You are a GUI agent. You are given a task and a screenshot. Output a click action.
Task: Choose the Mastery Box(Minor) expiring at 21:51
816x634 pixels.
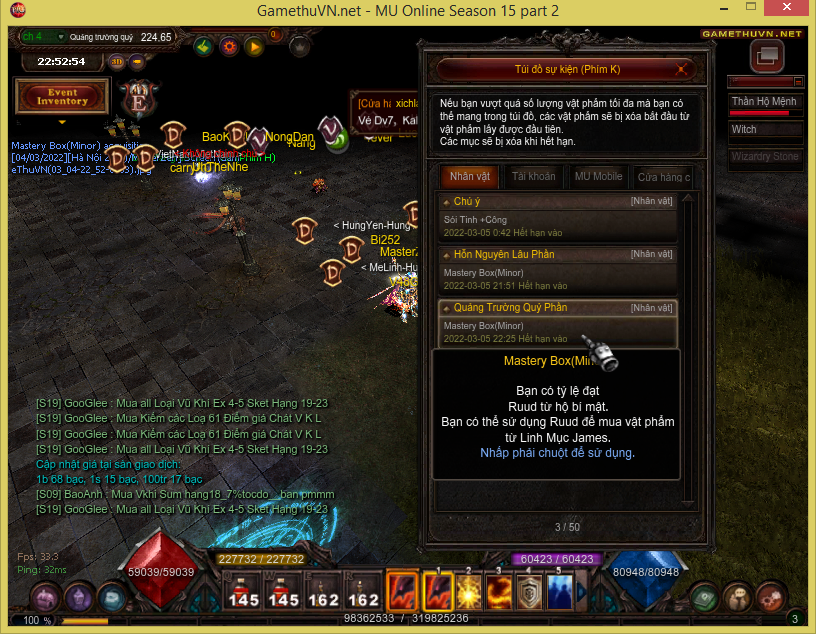(558, 277)
